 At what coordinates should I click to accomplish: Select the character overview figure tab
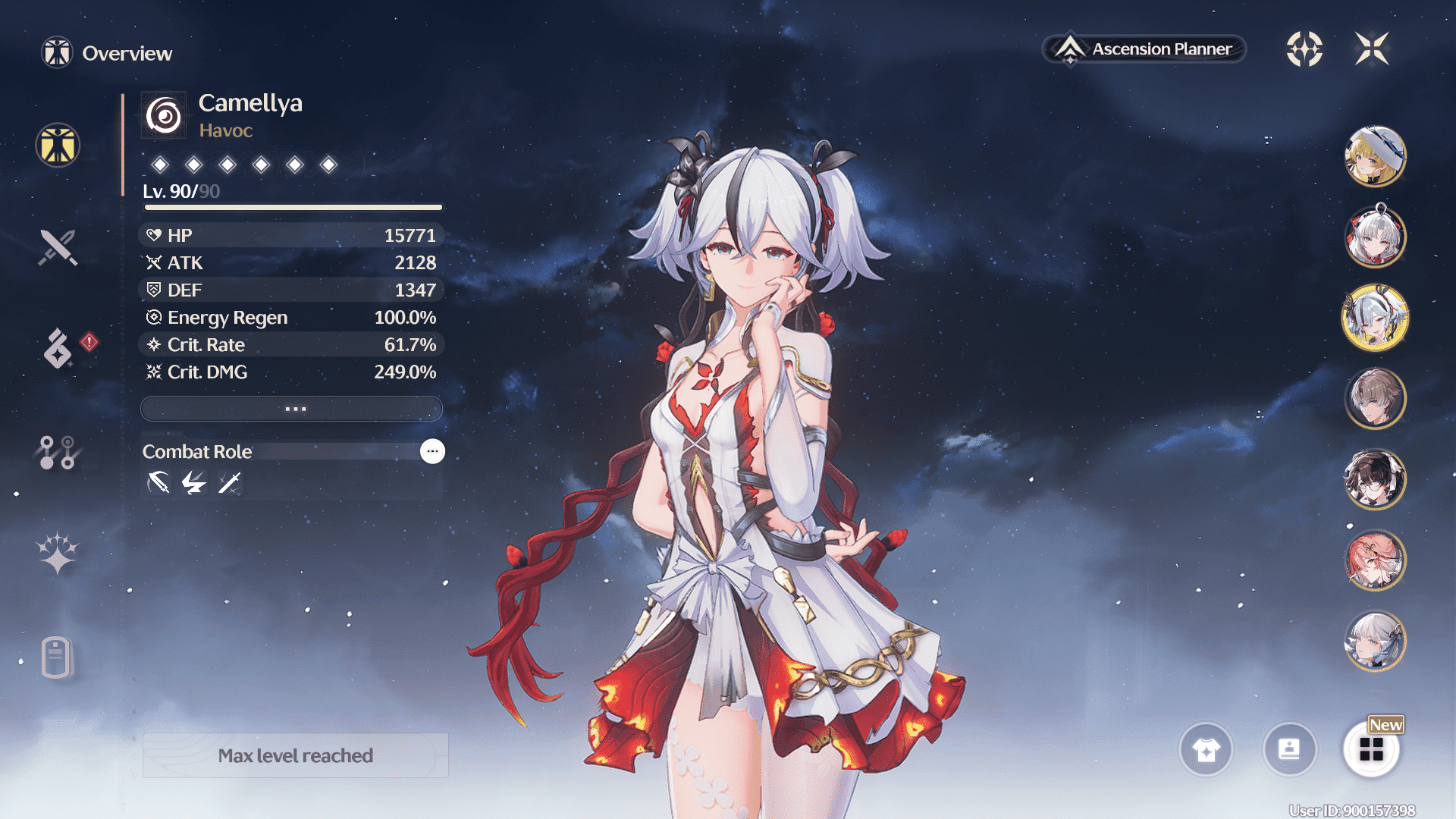point(58,145)
